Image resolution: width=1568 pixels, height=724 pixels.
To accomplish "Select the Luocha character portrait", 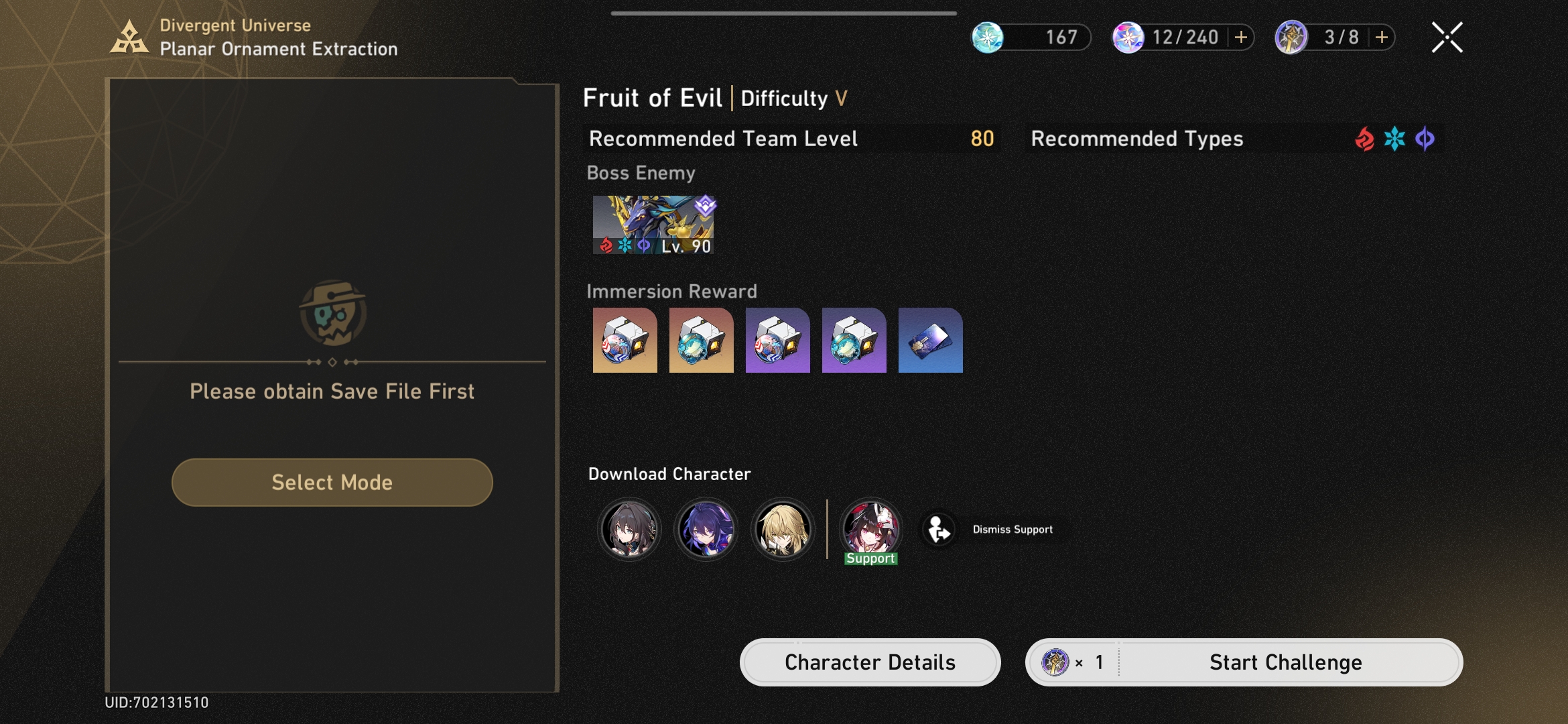I will (x=782, y=530).
